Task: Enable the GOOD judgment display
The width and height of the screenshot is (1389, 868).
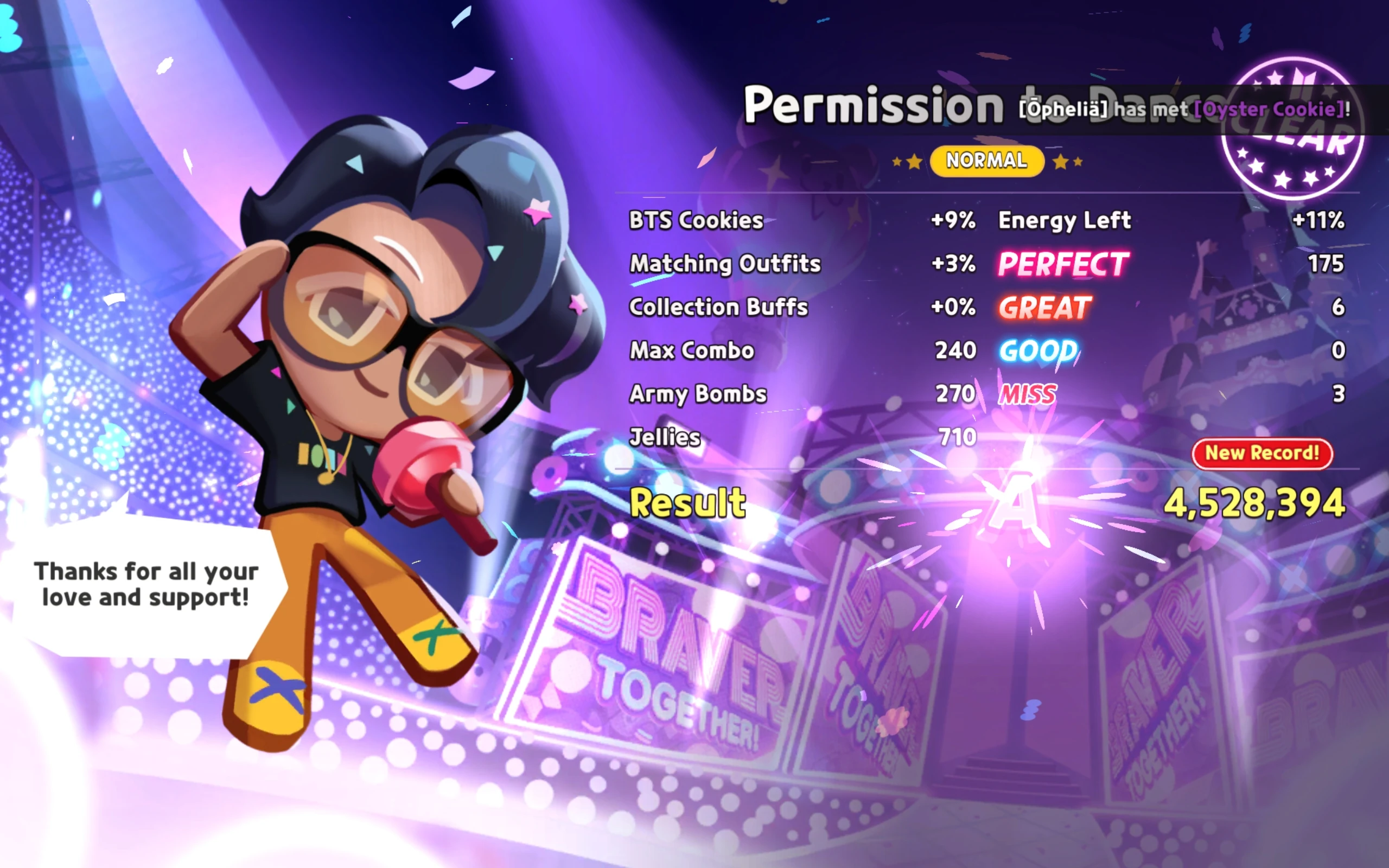Action: coord(1036,351)
